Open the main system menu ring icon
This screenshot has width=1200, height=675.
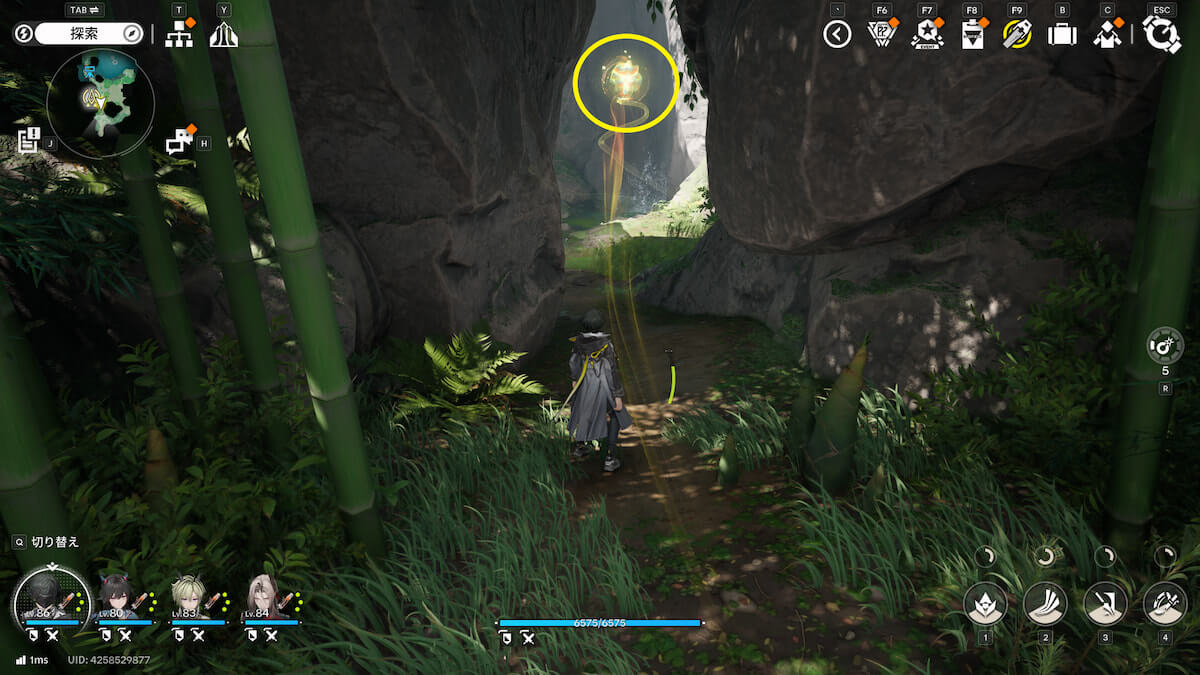point(1162,34)
